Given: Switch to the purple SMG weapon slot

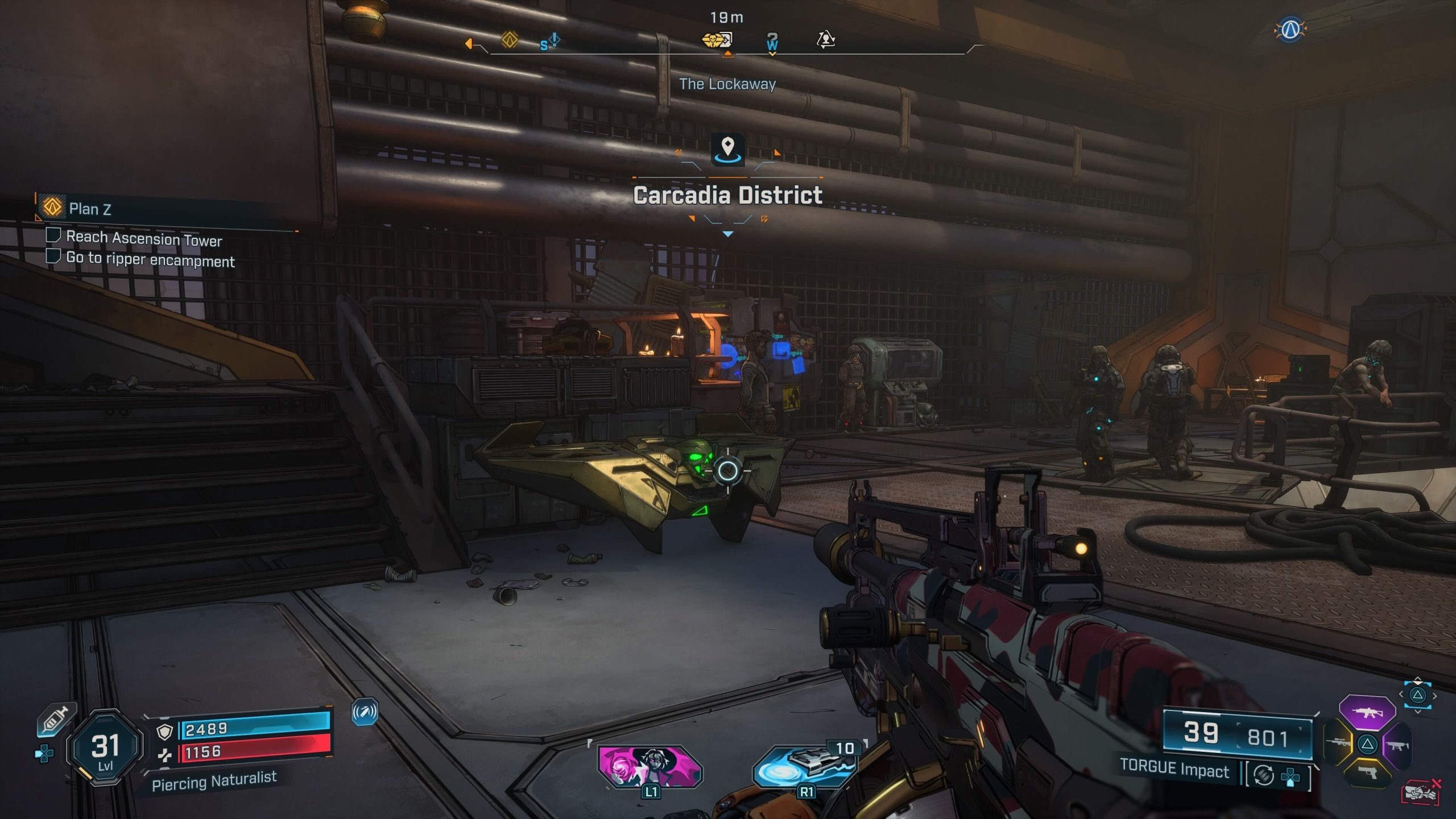Looking at the screenshot, I should 1397,744.
